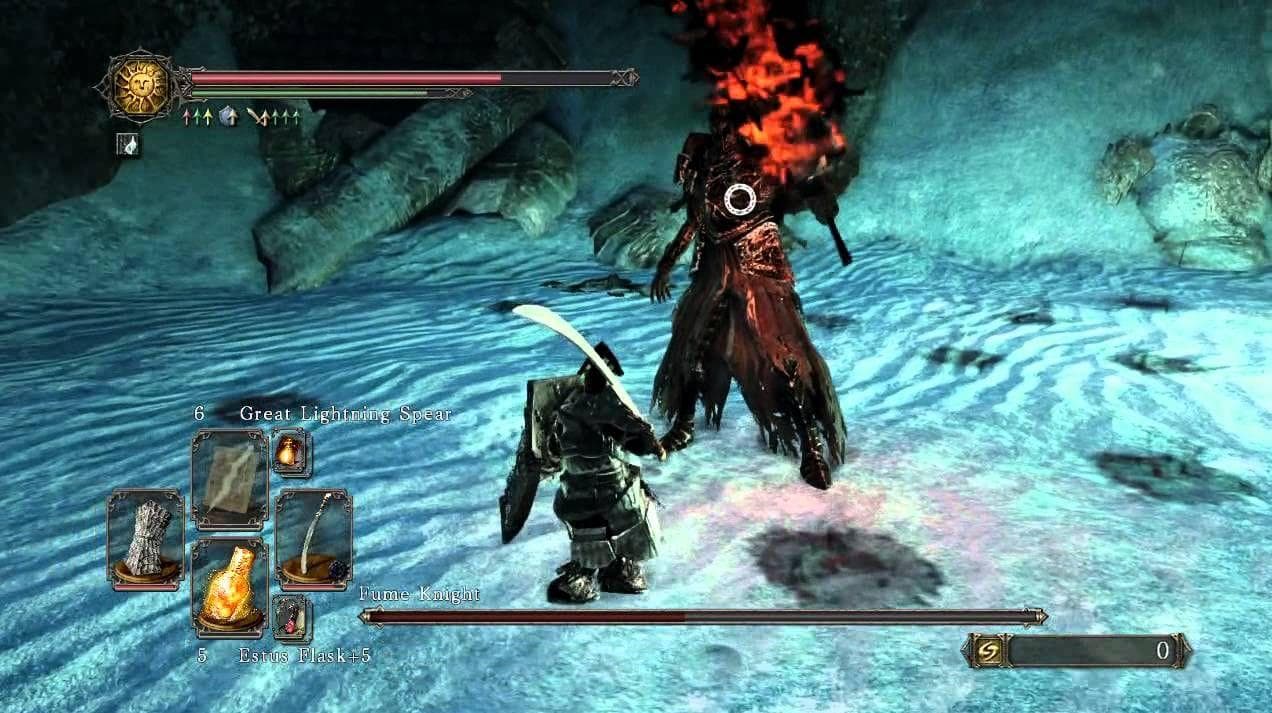Click the shield defense buff icon
Image resolution: width=1272 pixels, height=713 pixels.
pos(228,118)
